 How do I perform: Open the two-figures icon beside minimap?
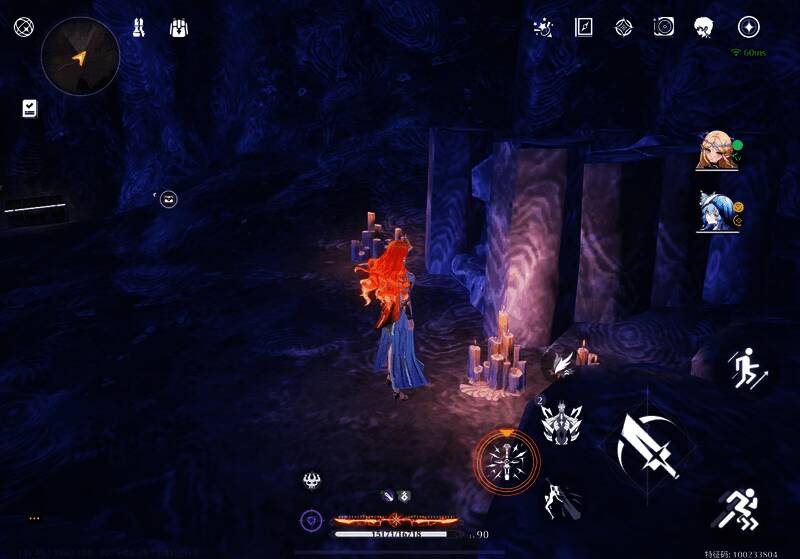pos(139,27)
